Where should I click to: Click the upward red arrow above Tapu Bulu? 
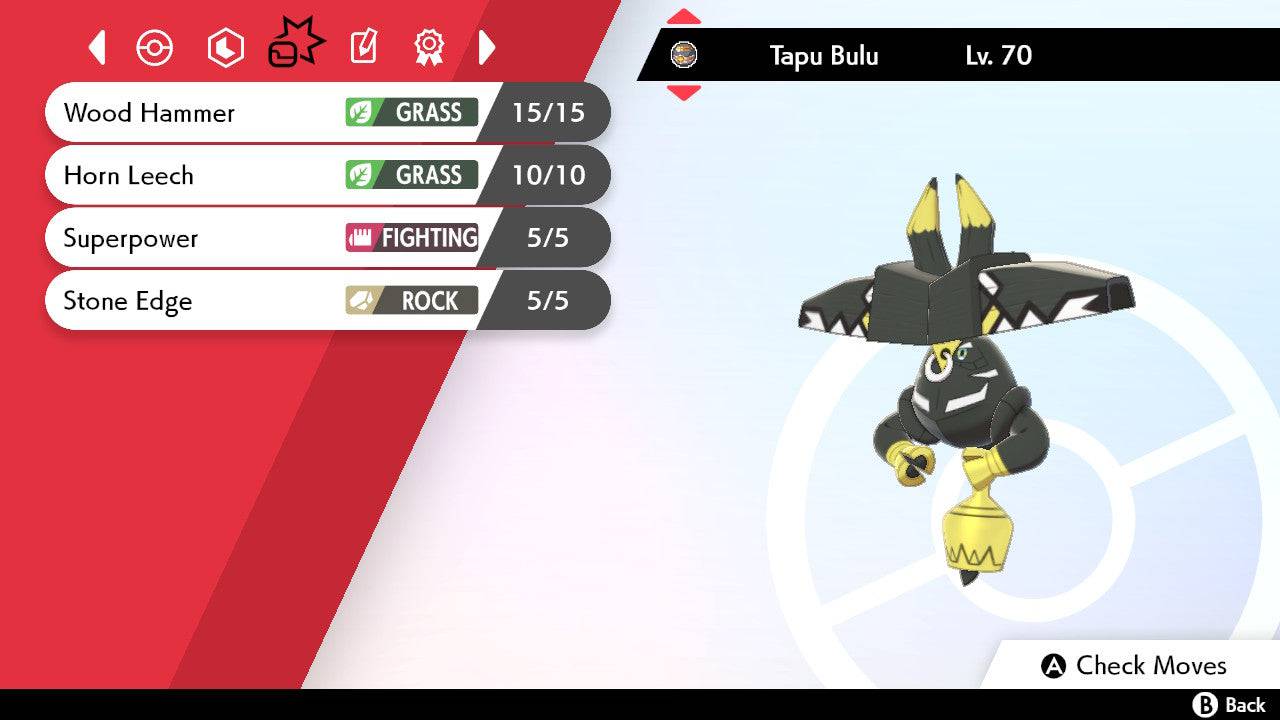tap(686, 15)
